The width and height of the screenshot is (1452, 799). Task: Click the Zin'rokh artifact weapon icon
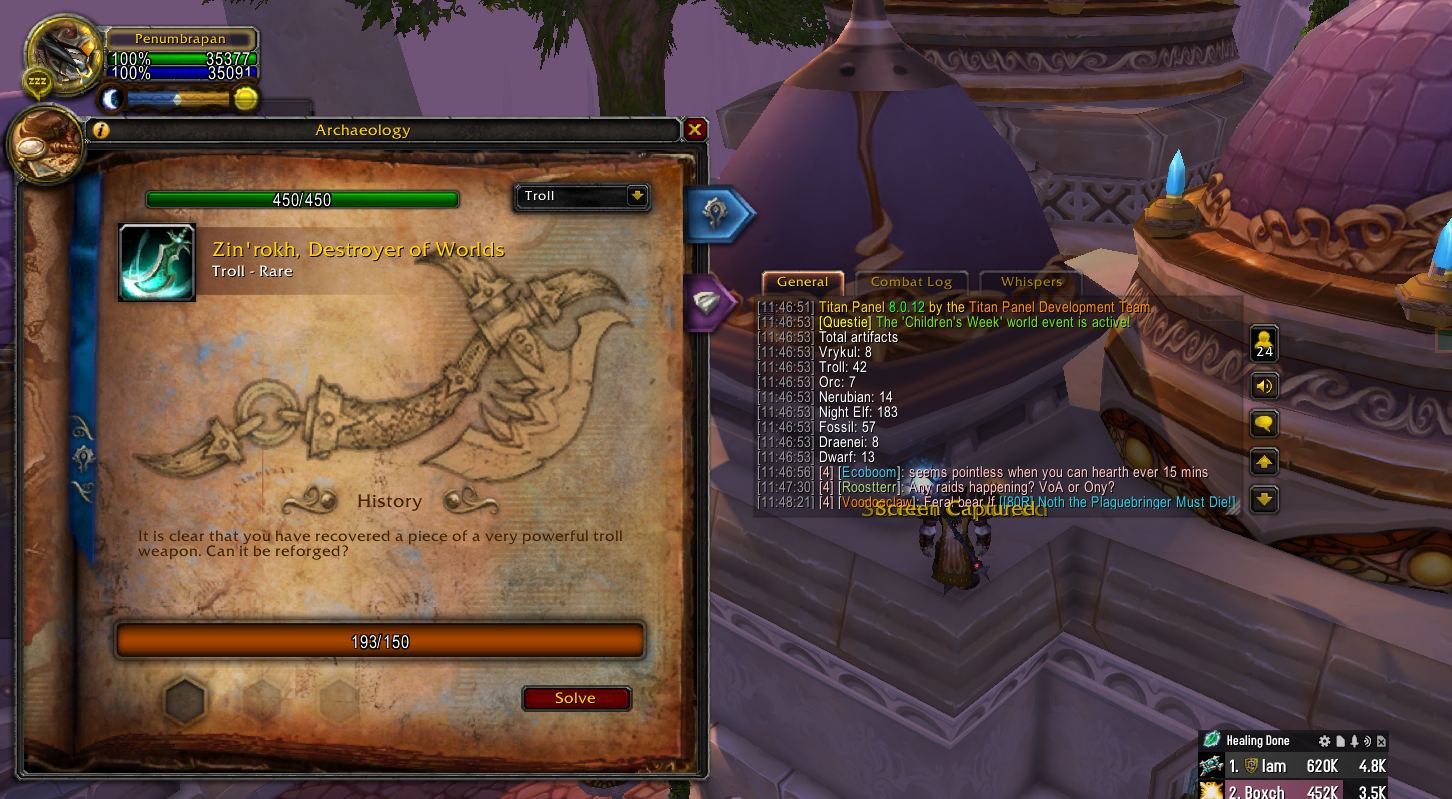pos(157,262)
